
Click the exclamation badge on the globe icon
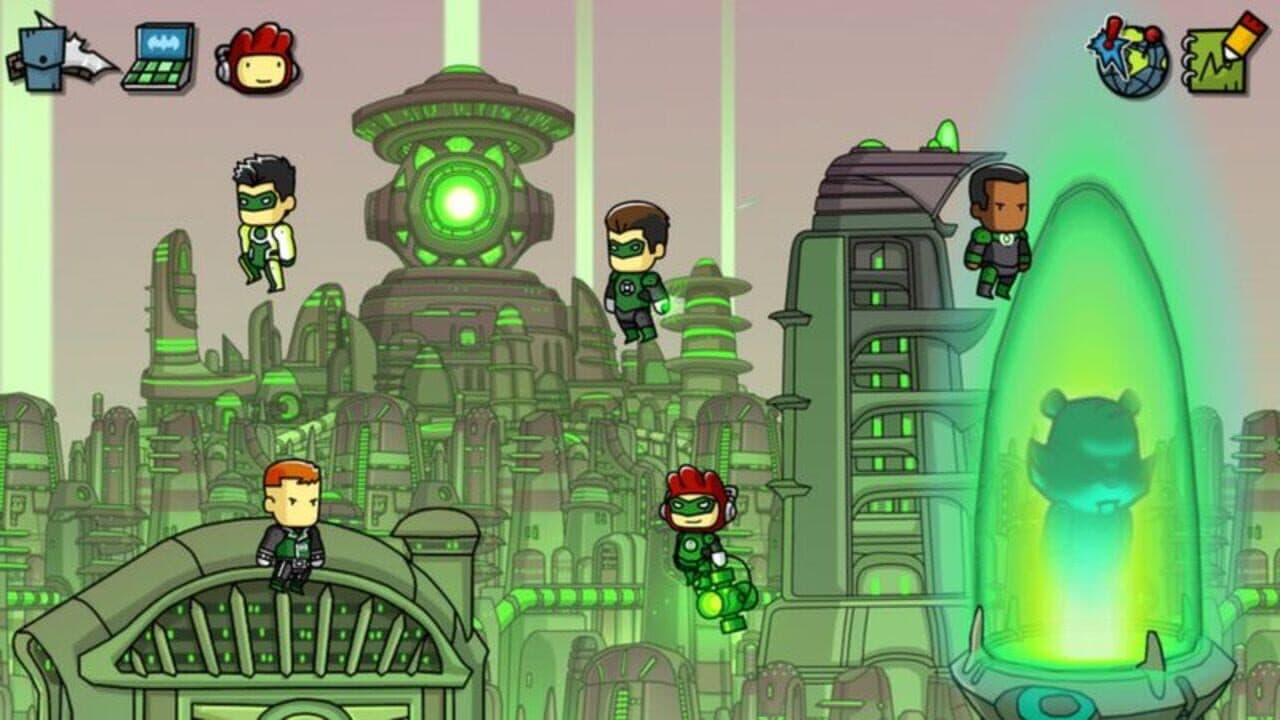(1110, 32)
